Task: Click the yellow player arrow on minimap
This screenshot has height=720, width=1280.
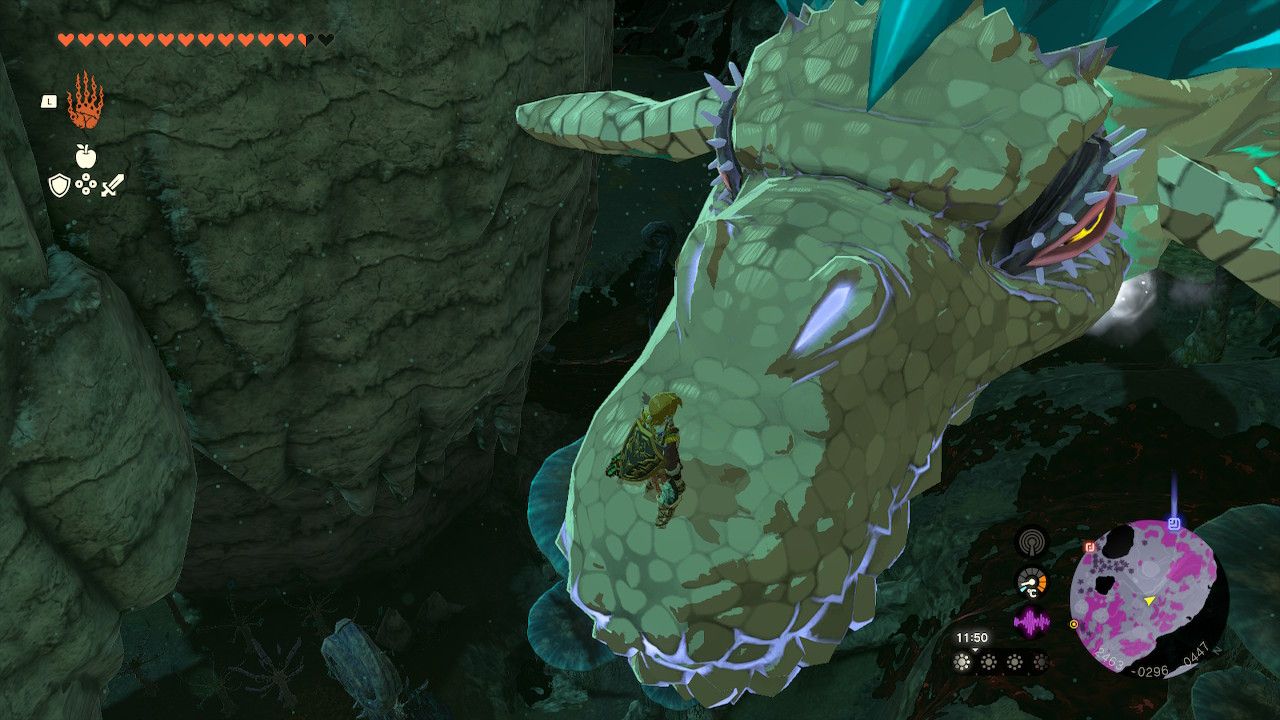Action: pyautogui.click(x=1148, y=600)
